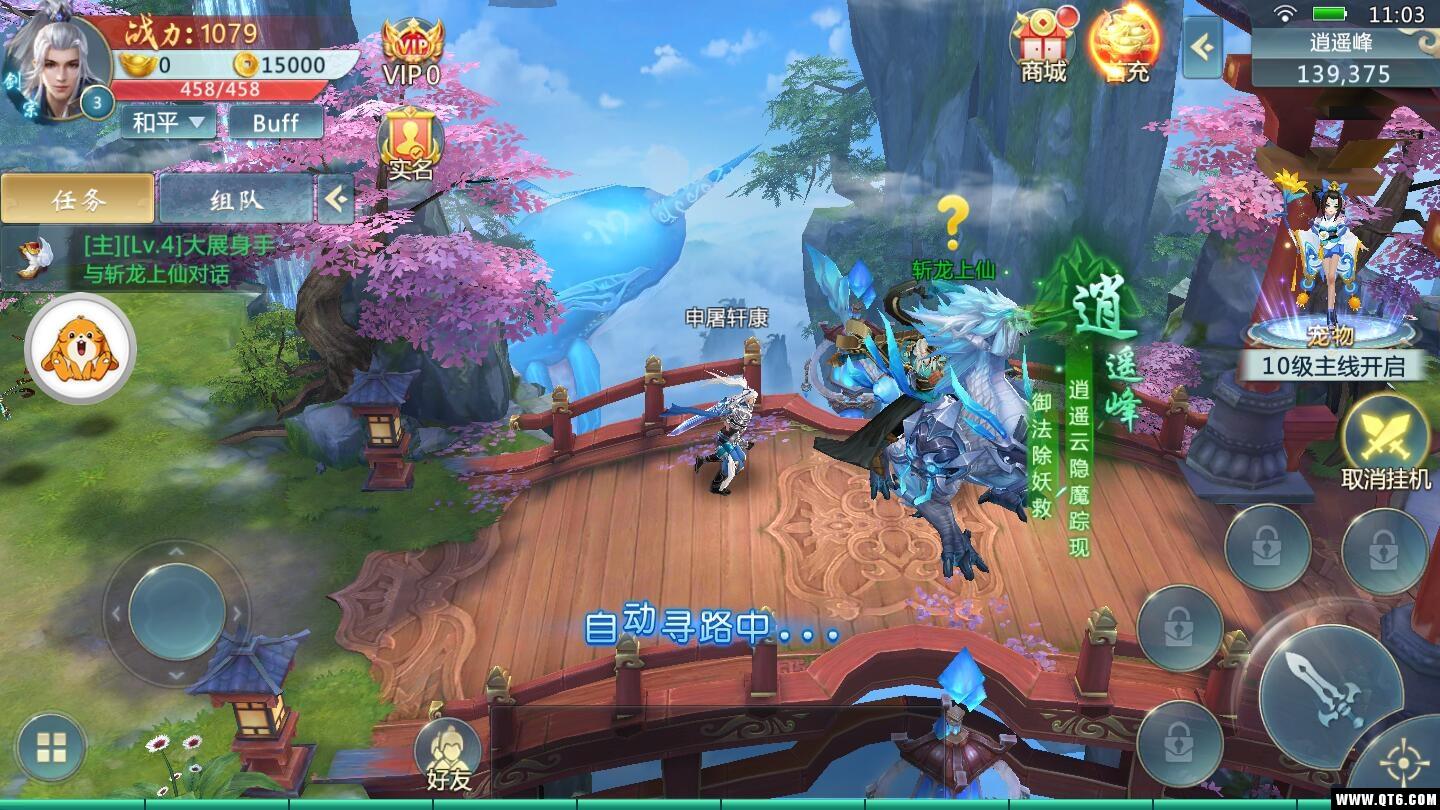Select the 任务 quest tab
Screen dimensions: 1440x810
(x=78, y=199)
